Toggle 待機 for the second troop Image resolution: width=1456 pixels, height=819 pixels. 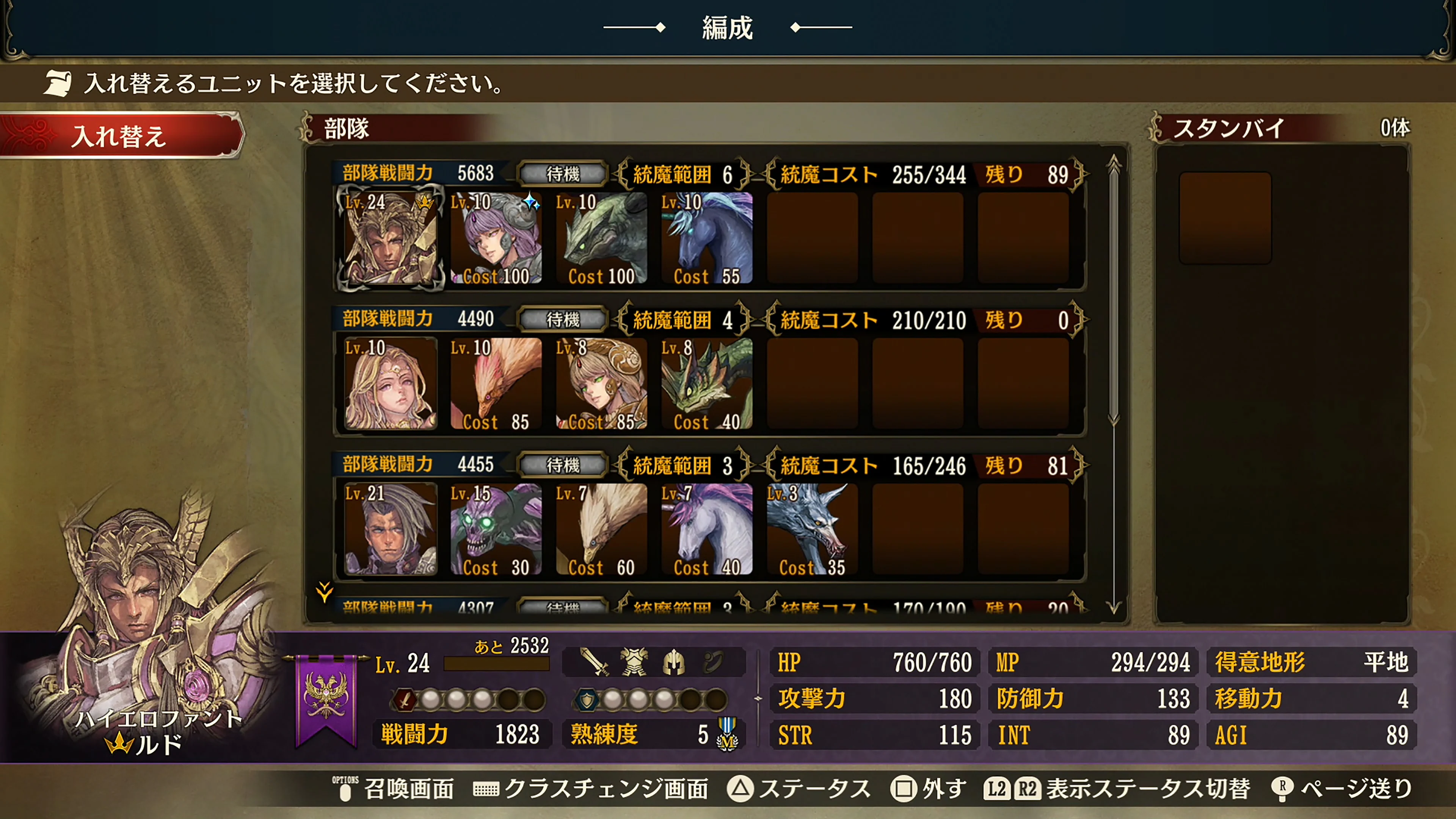click(x=561, y=319)
